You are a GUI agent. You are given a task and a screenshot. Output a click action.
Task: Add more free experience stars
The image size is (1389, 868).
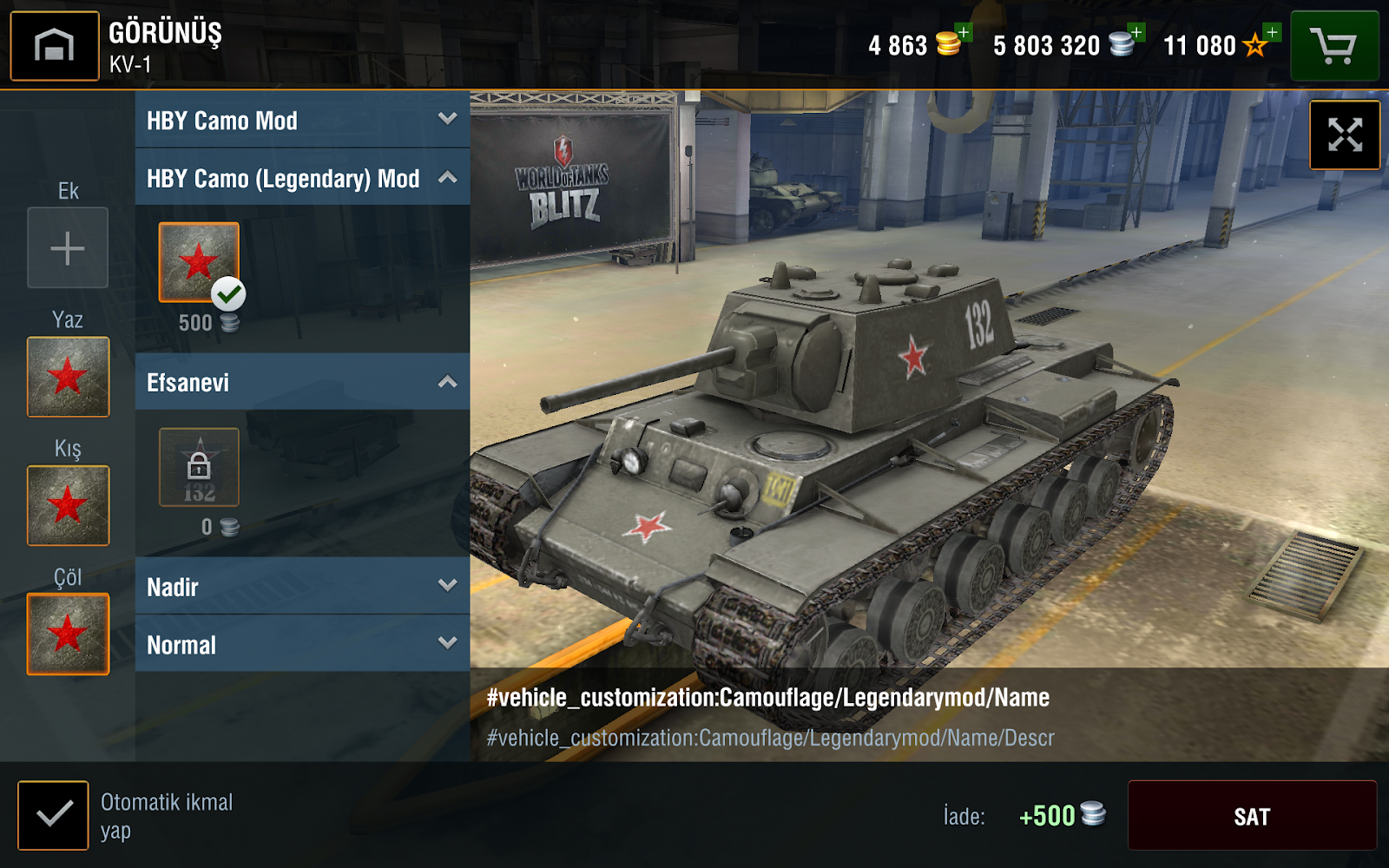click(1271, 33)
